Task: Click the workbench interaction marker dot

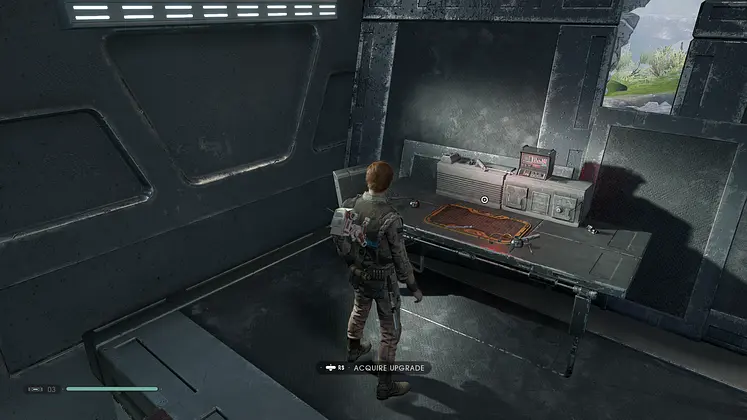Action: point(484,200)
